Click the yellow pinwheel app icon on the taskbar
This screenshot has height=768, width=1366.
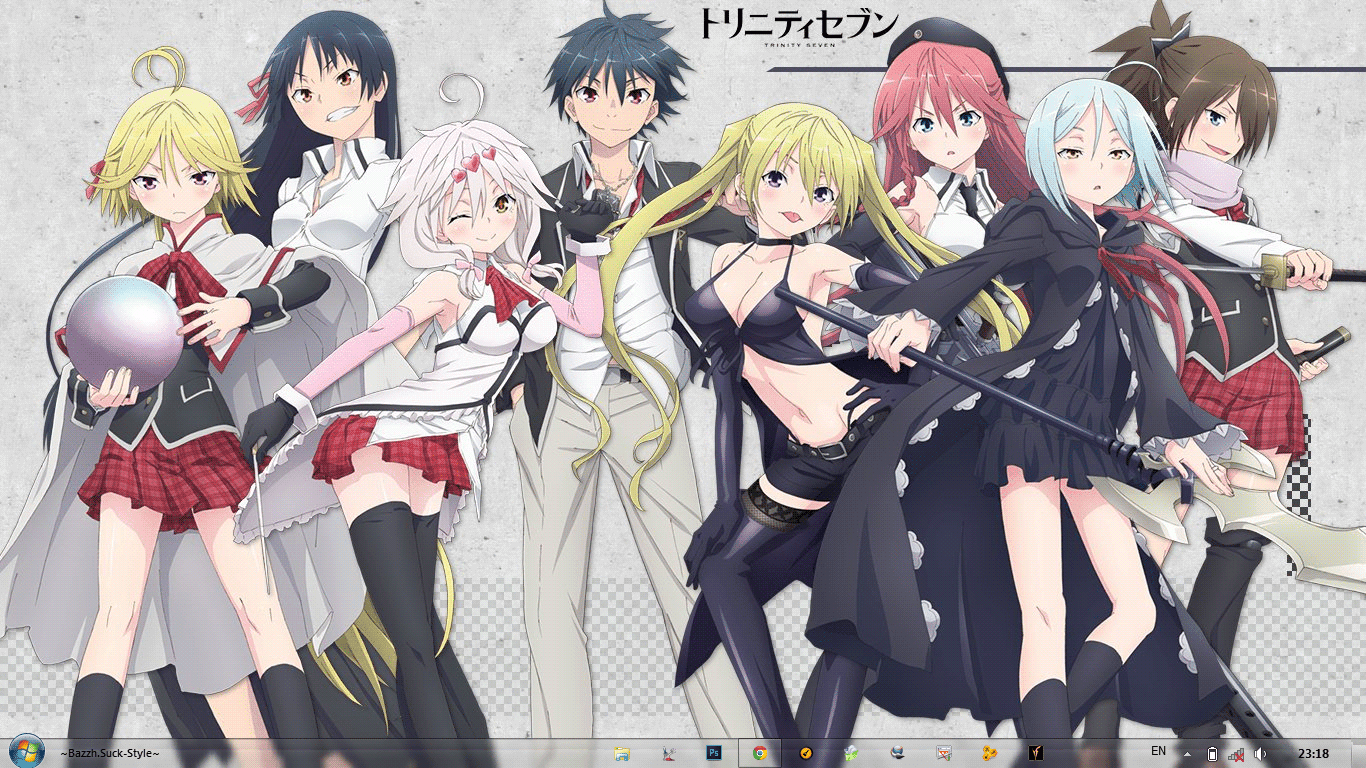(x=990, y=752)
